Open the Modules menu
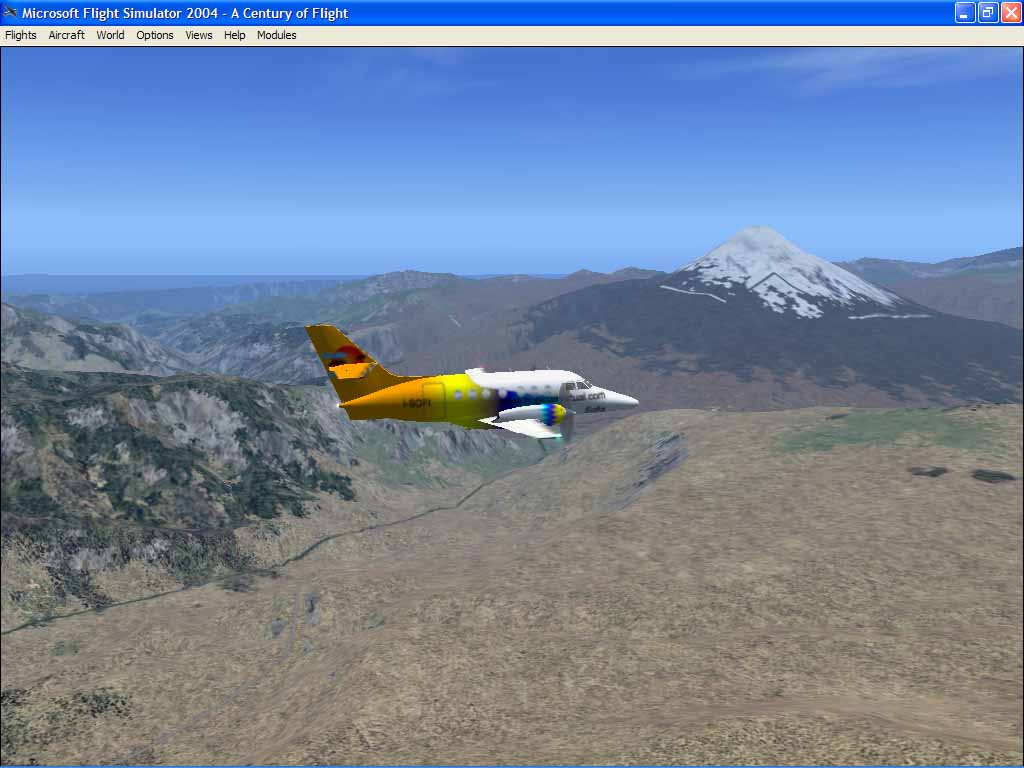The height and width of the screenshot is (768, 1024). point(277,35)
